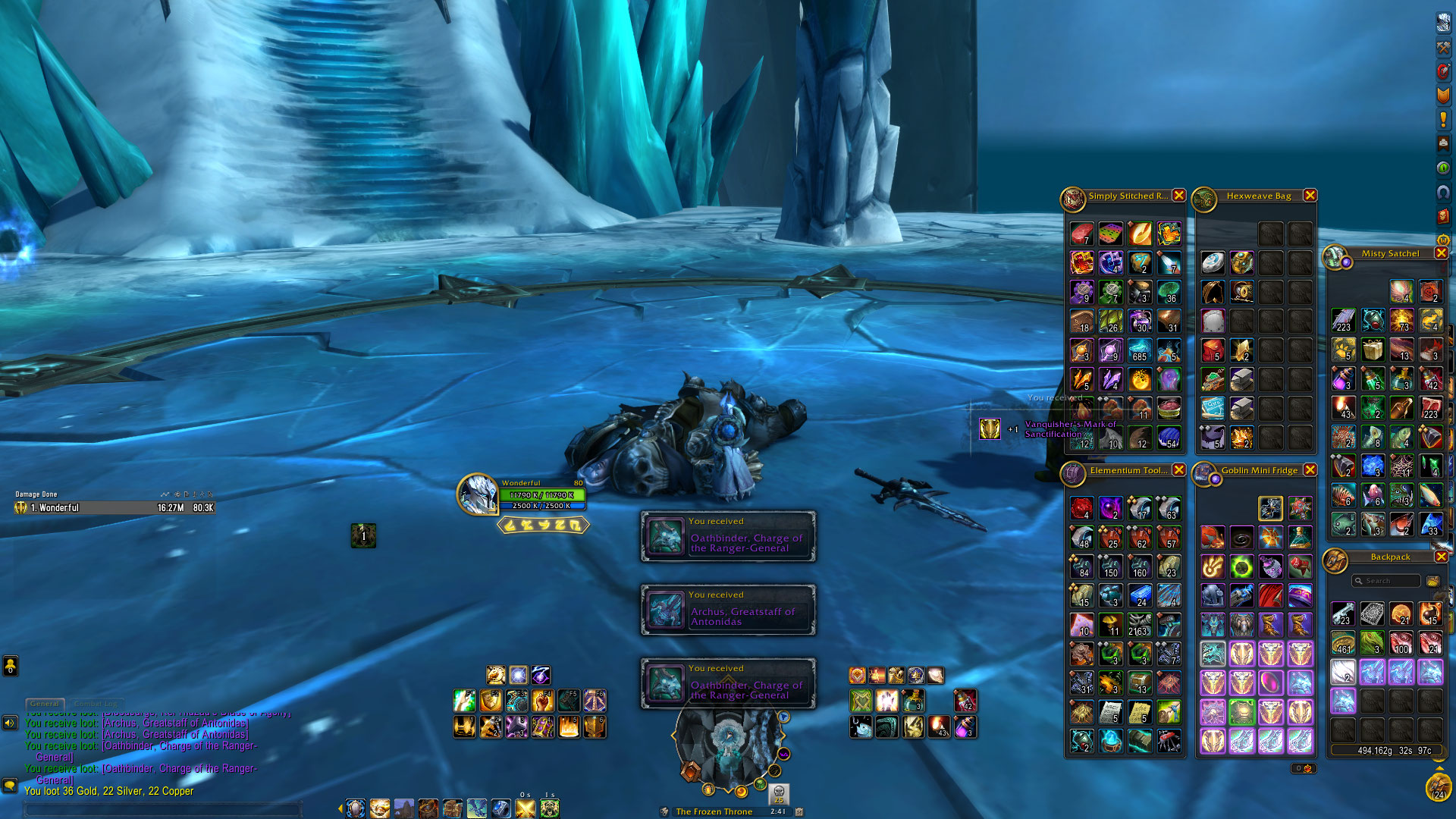The image size is (1456, 819).
Task: Switch to the General chat tab
Action: pyautogui.click(x=45, y=704)
